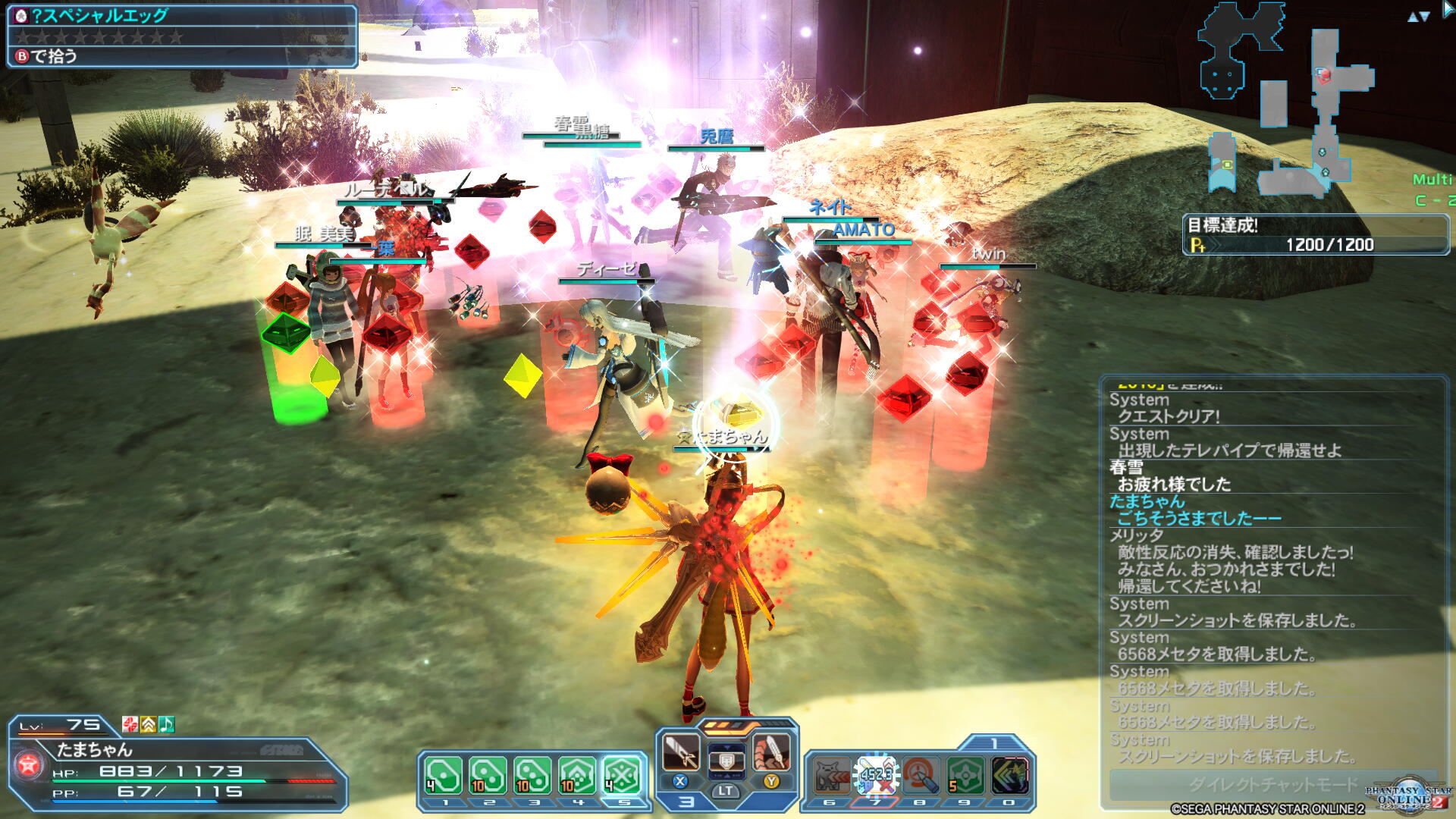Click the red star class emblem
1456x819 pixels.
coord(29,764)
